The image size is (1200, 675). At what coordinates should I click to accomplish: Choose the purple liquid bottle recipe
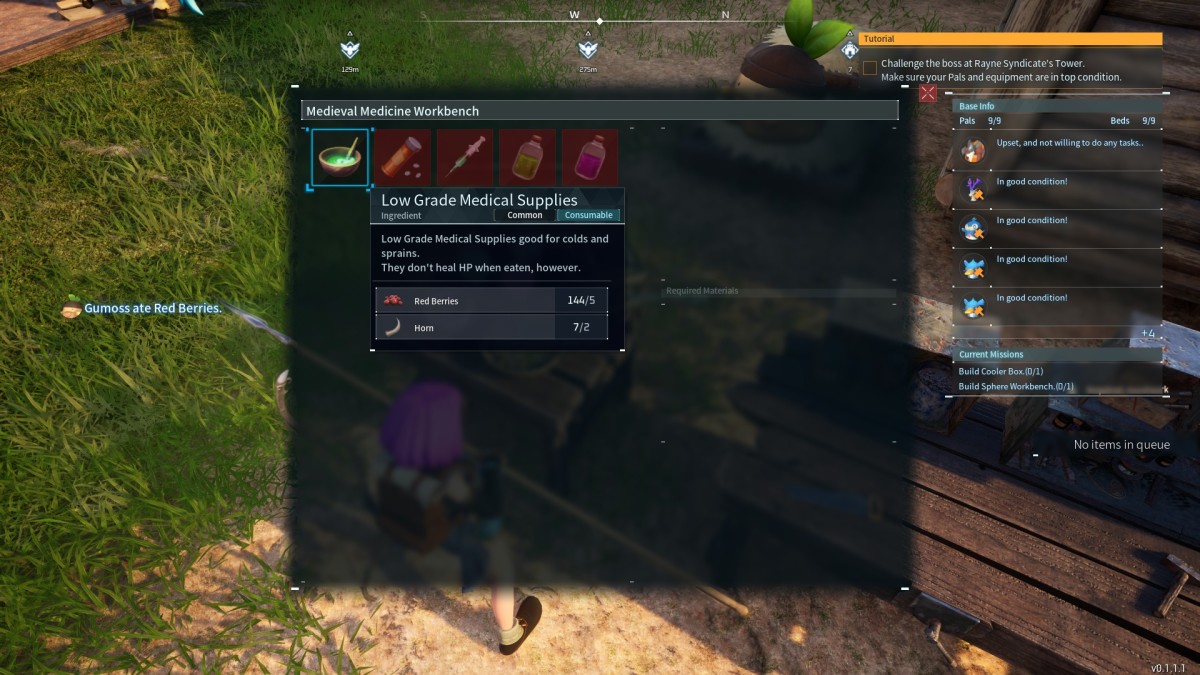590,157
